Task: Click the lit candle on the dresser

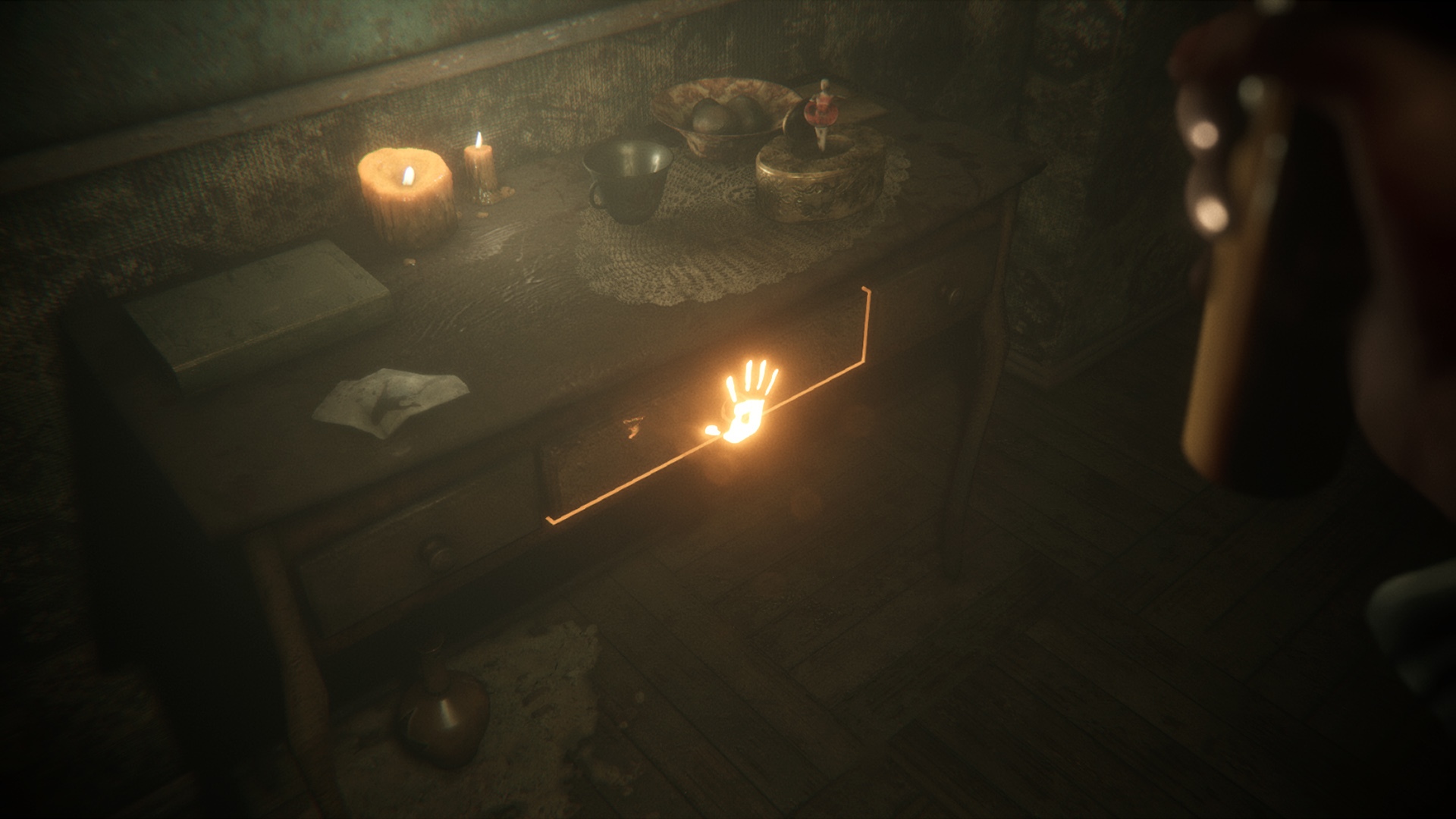Action: pyautogui.click(x=406, y=190)
